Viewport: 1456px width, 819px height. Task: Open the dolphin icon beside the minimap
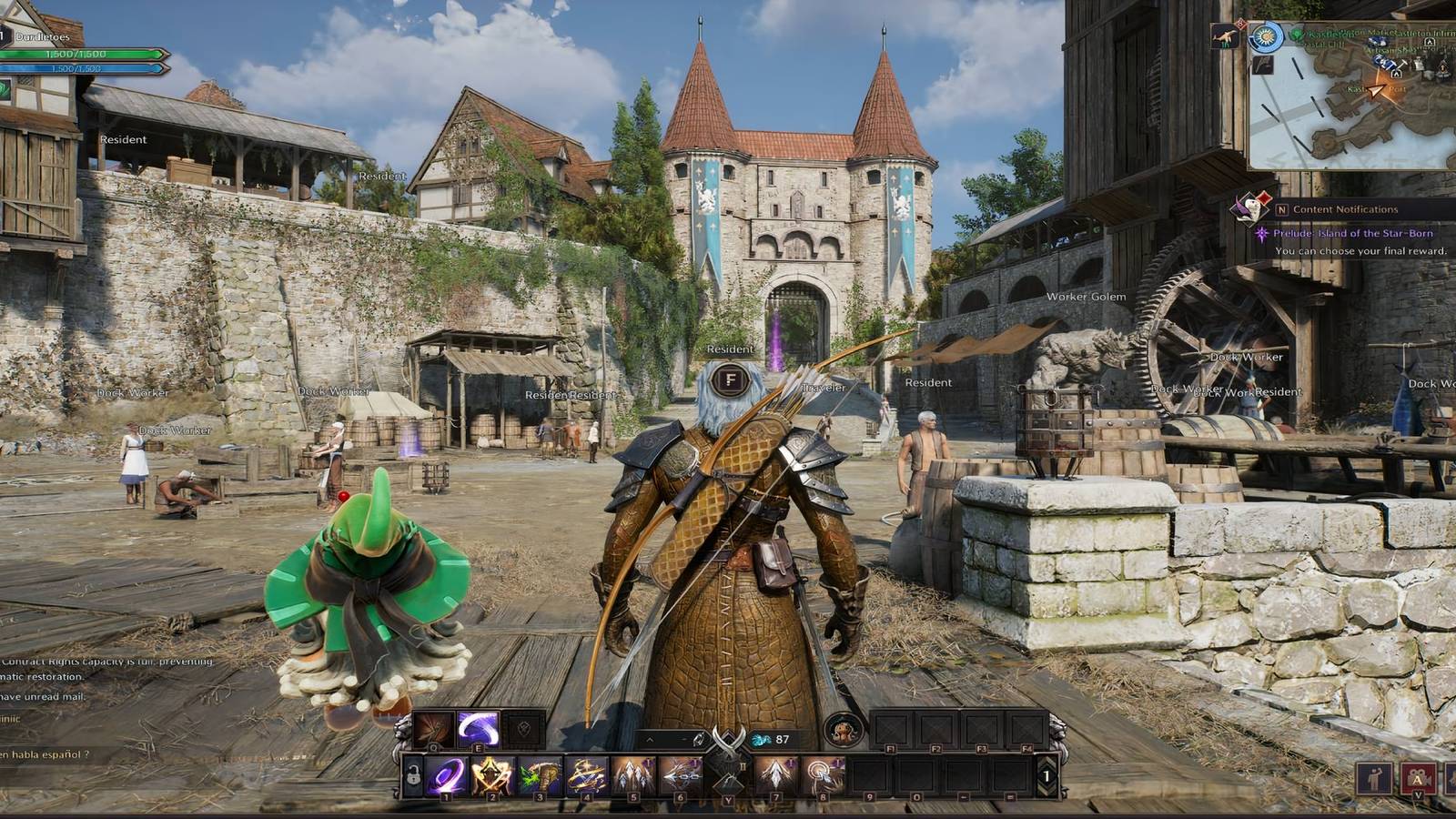[1225, 36]
